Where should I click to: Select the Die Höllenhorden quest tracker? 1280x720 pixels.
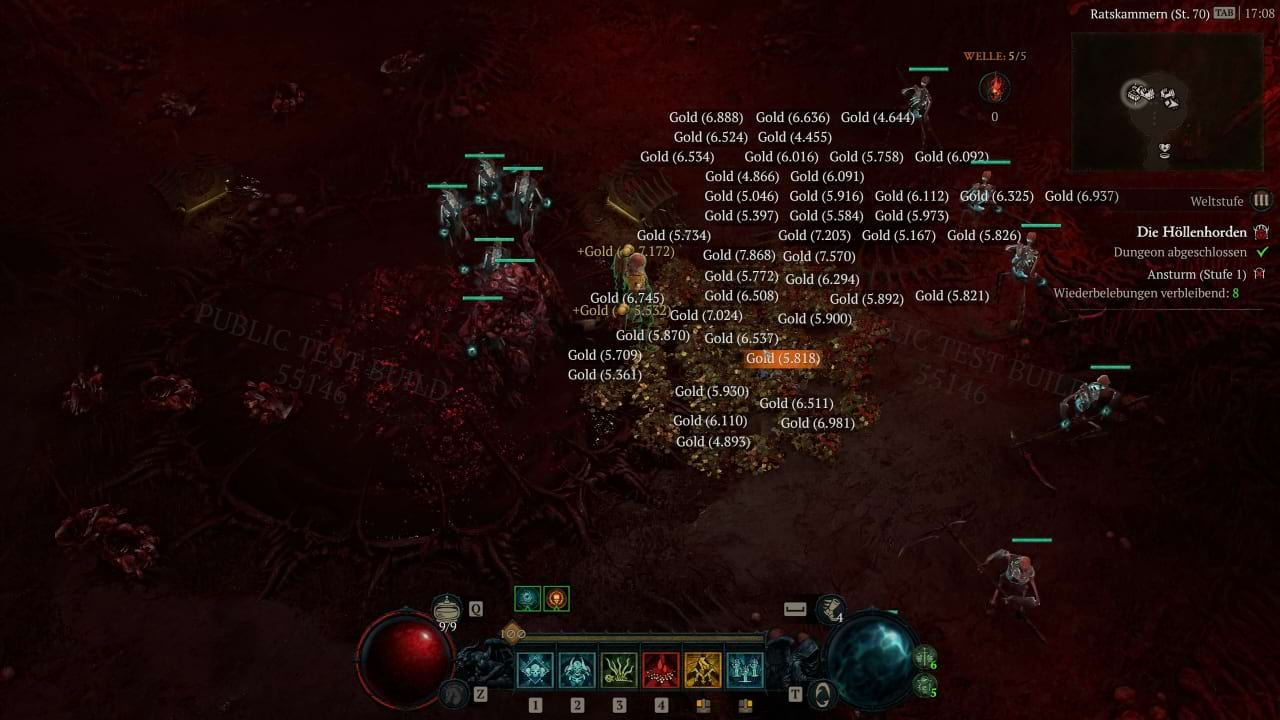point(1190,232)
